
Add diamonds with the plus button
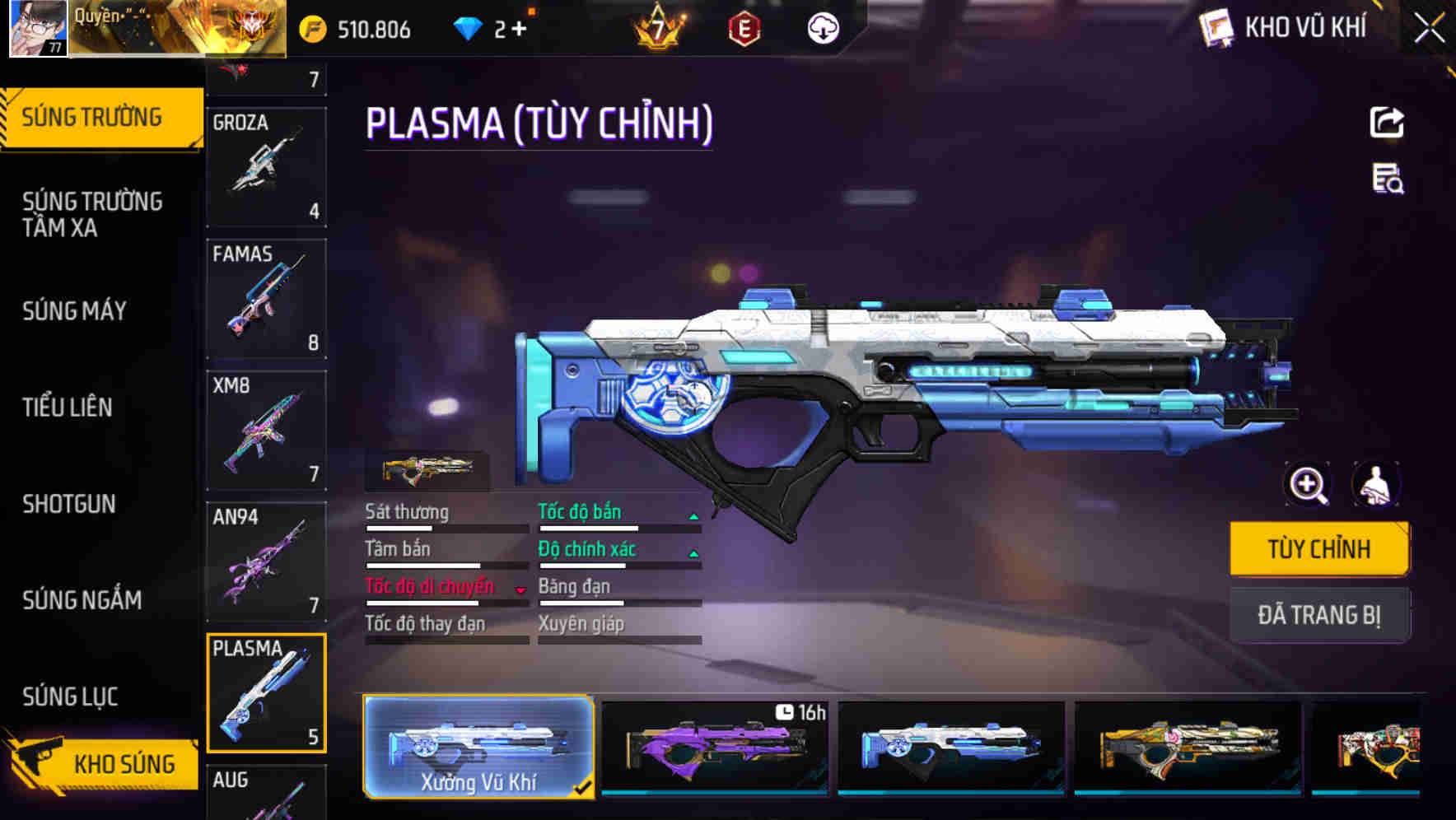(519, 29)
